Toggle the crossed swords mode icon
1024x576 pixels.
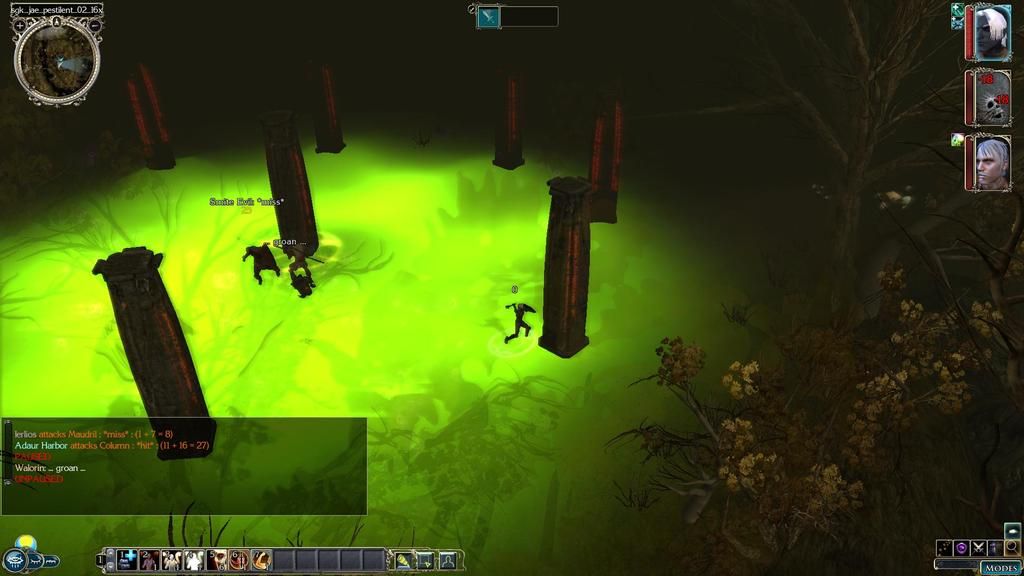(x=978, y=548)
